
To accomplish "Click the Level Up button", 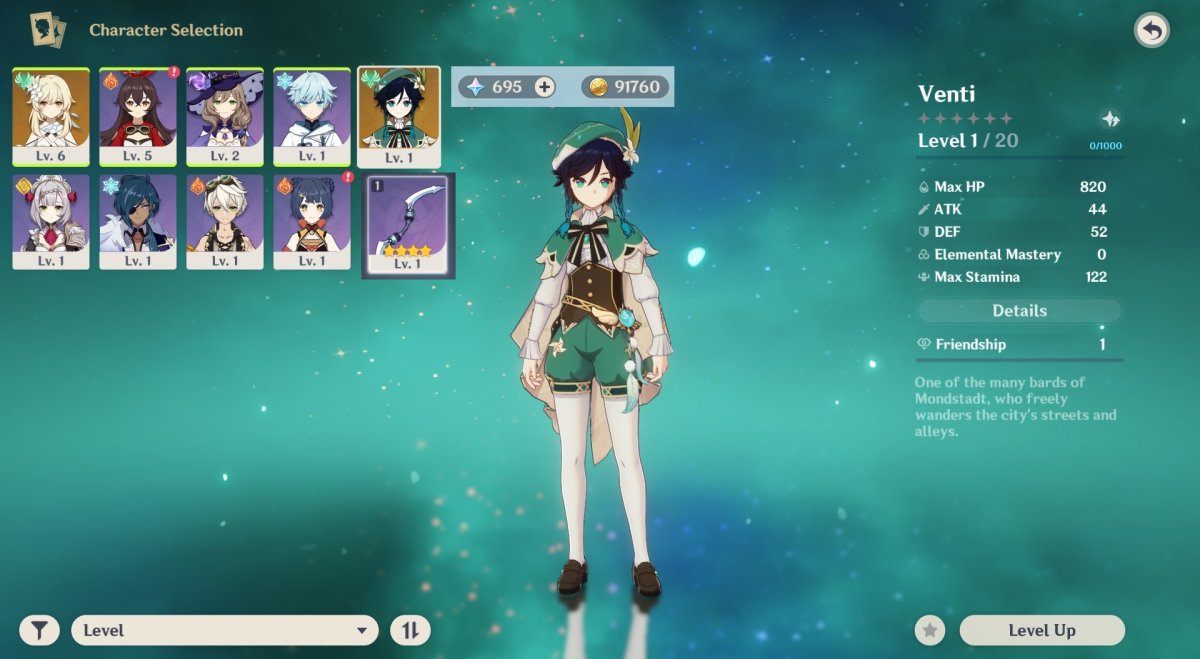I will point(1042,630).
